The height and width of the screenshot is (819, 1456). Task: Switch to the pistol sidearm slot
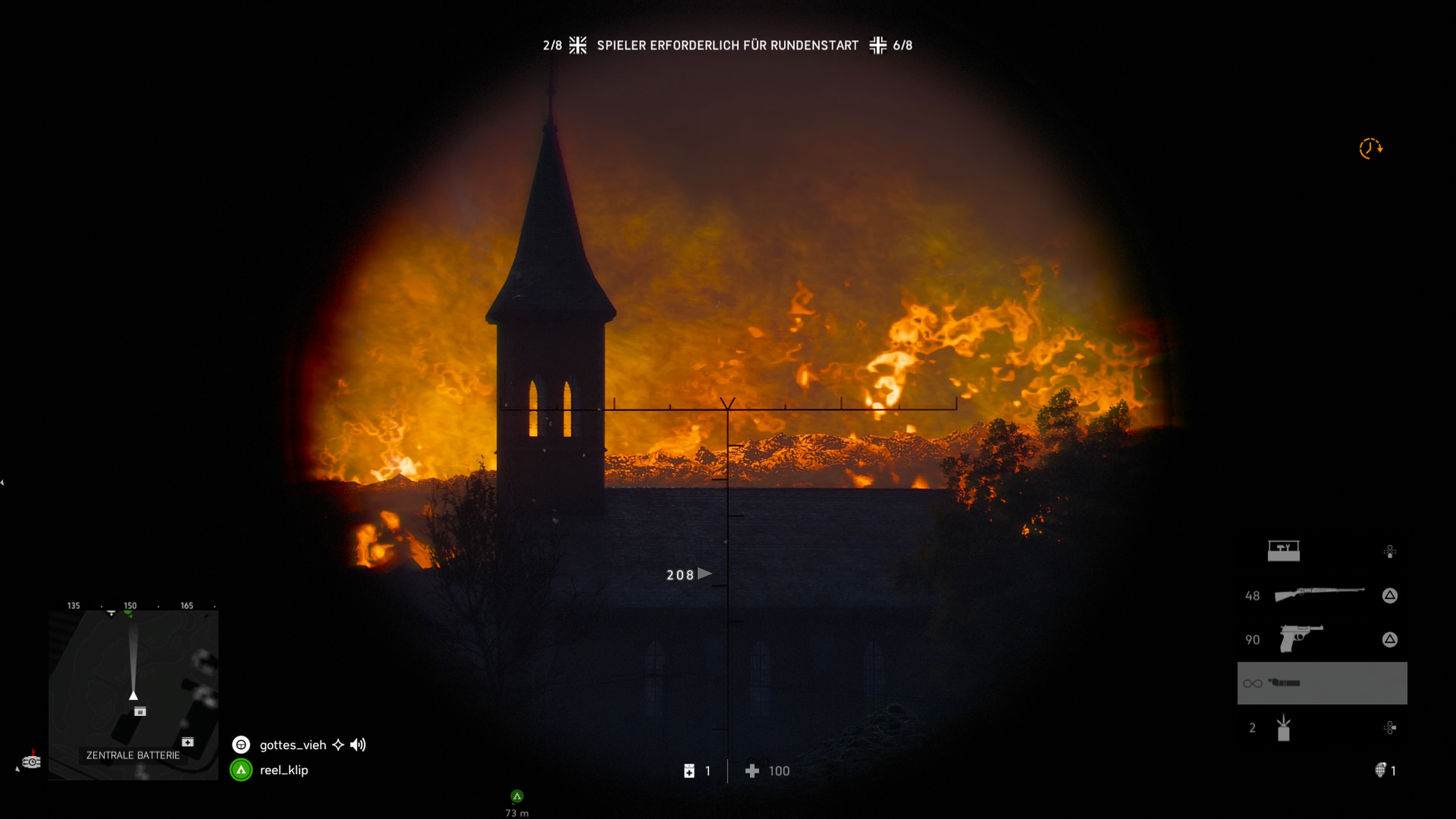click(x=1301, y=639)
